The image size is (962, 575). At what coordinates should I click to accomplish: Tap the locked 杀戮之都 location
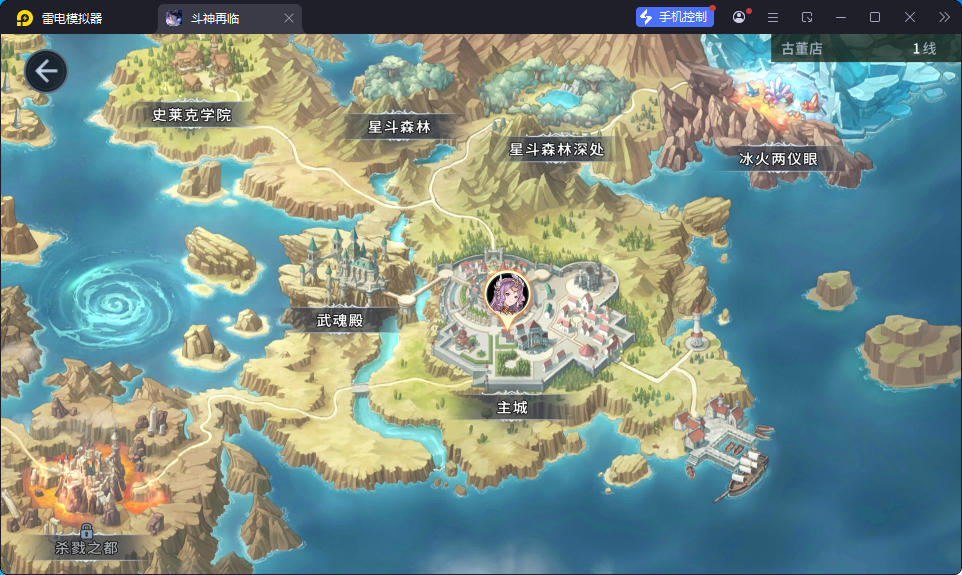click(87, 547)
